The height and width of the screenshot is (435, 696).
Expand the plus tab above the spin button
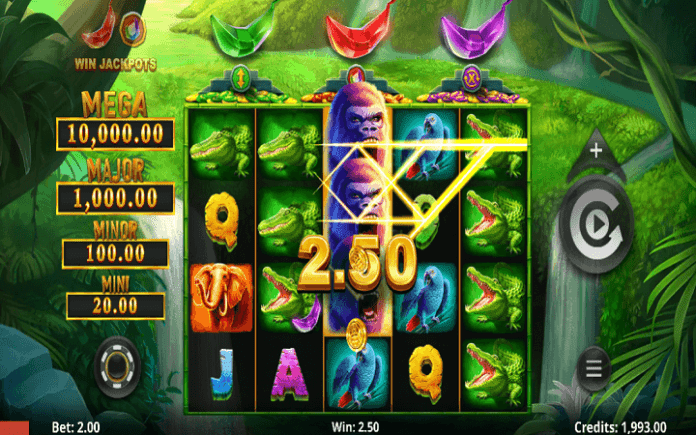pyautogui.click(x=596, y=152)
